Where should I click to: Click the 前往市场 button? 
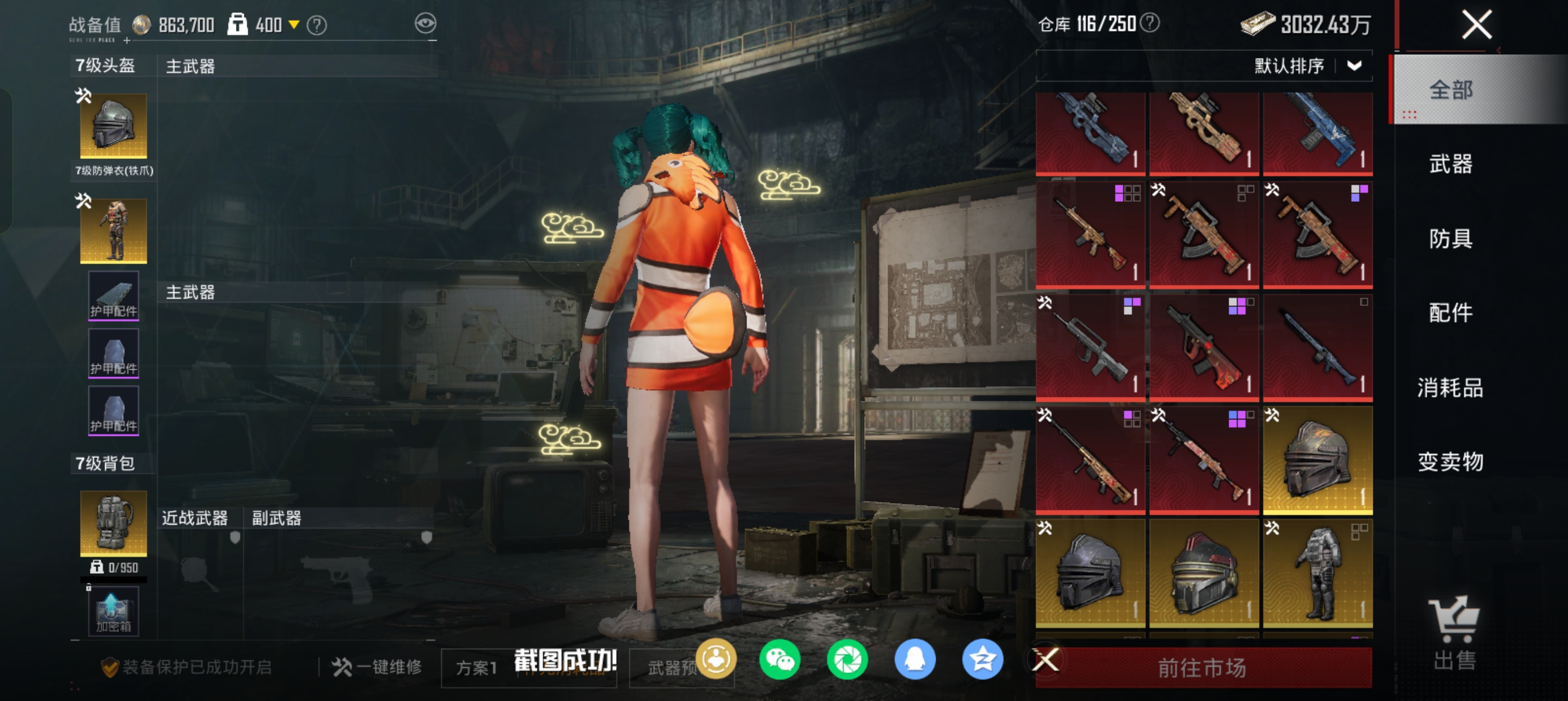(1202, 668)
